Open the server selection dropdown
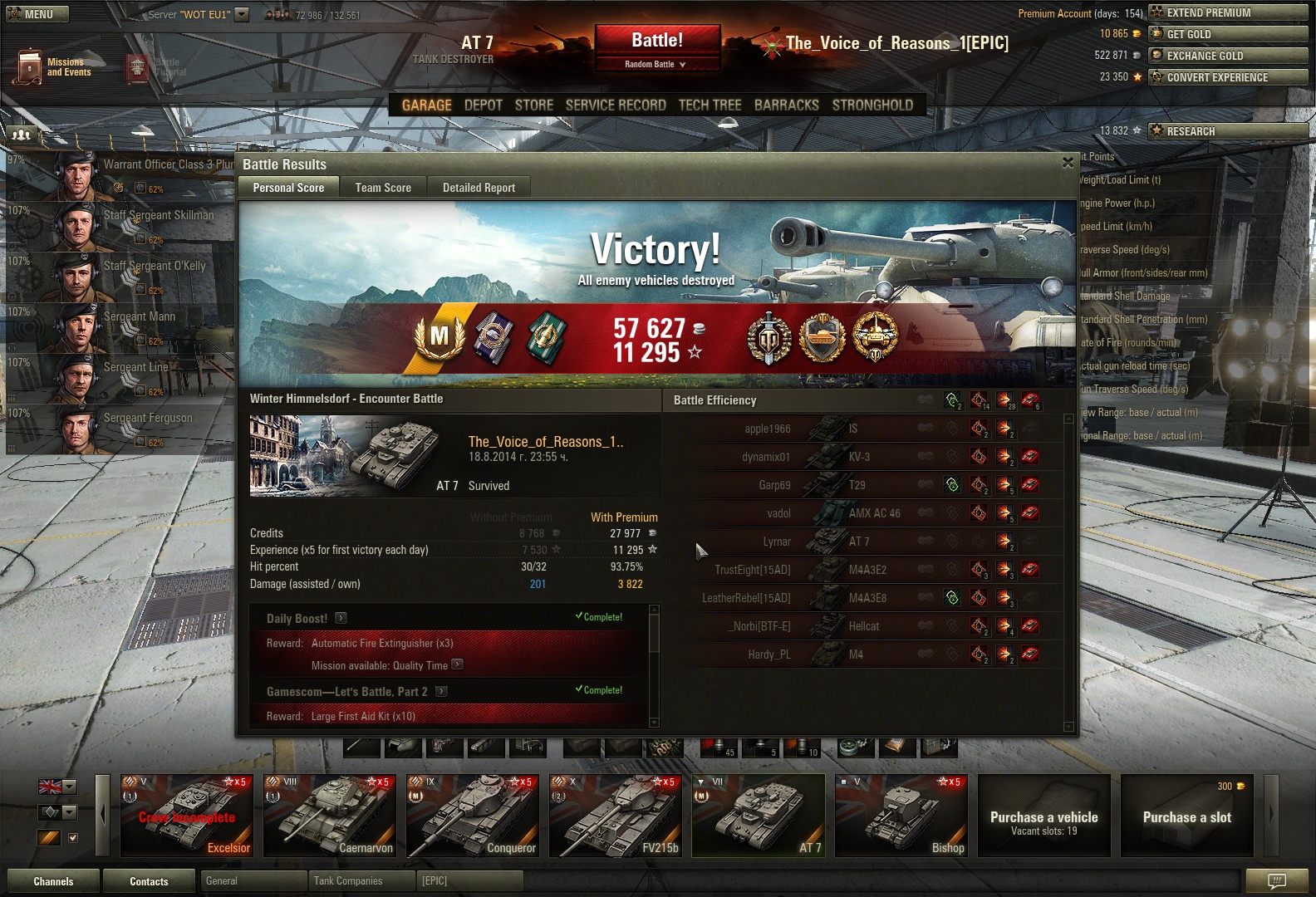 click(x=242, y=14)
